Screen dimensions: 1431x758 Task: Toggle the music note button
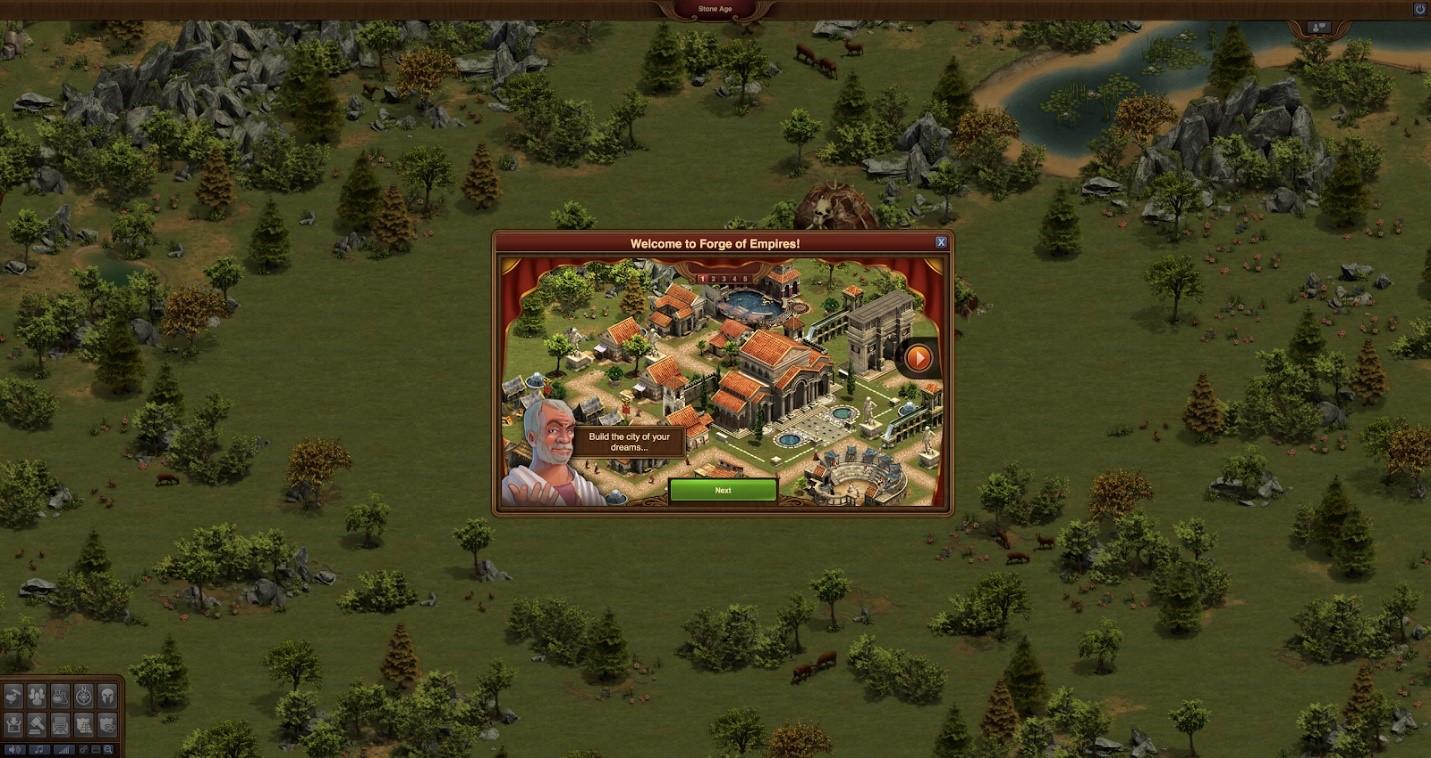point(38,749)
